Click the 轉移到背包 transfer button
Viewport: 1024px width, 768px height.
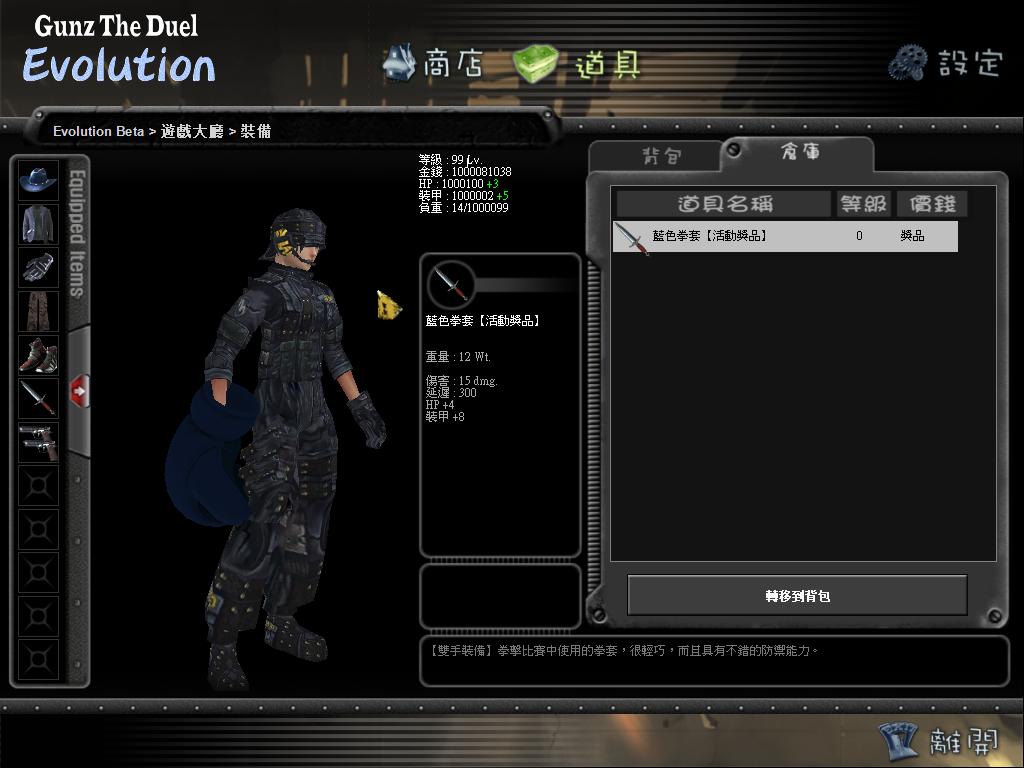click(797, 596)
